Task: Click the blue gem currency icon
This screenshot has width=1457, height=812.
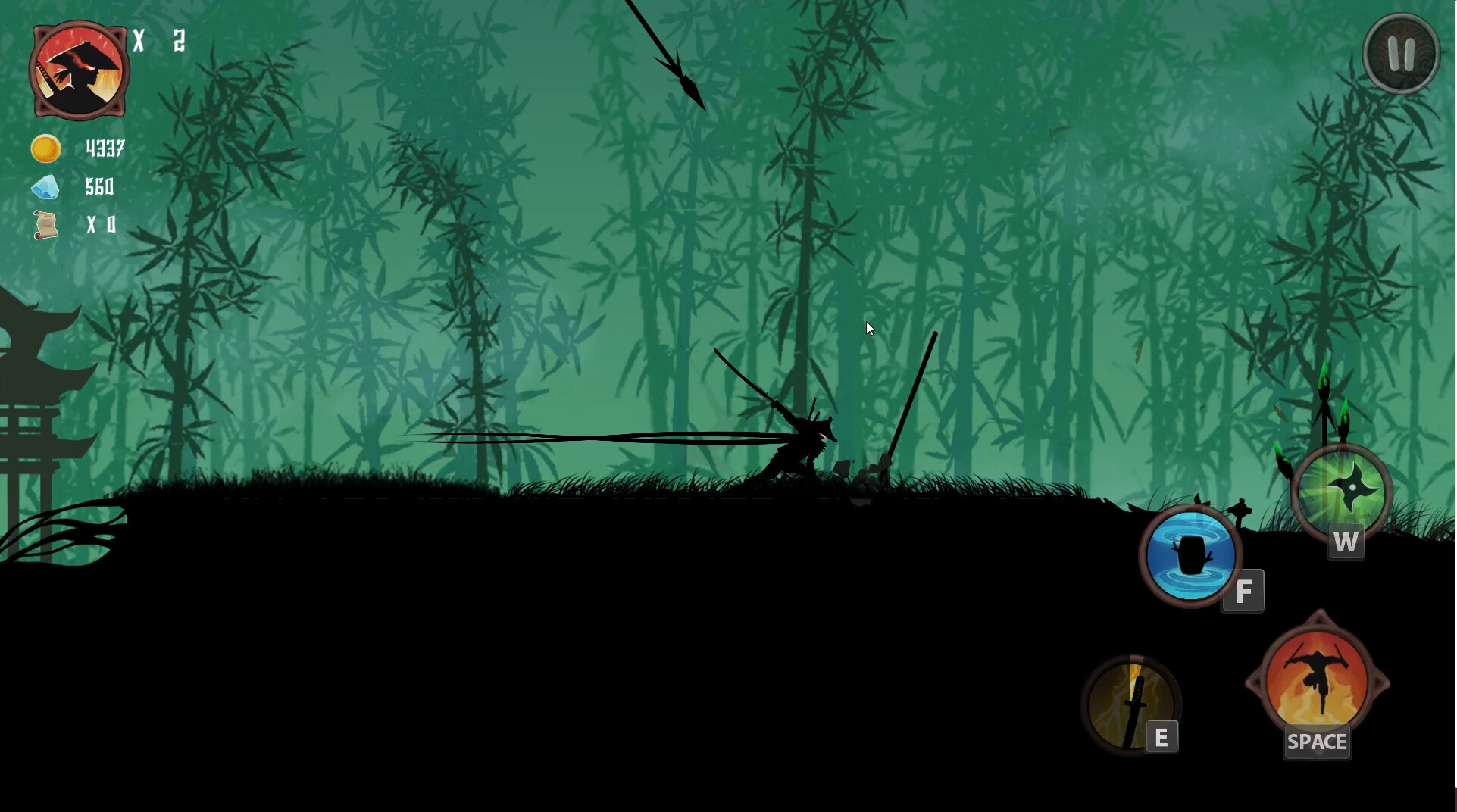Action: coord(45,188)
